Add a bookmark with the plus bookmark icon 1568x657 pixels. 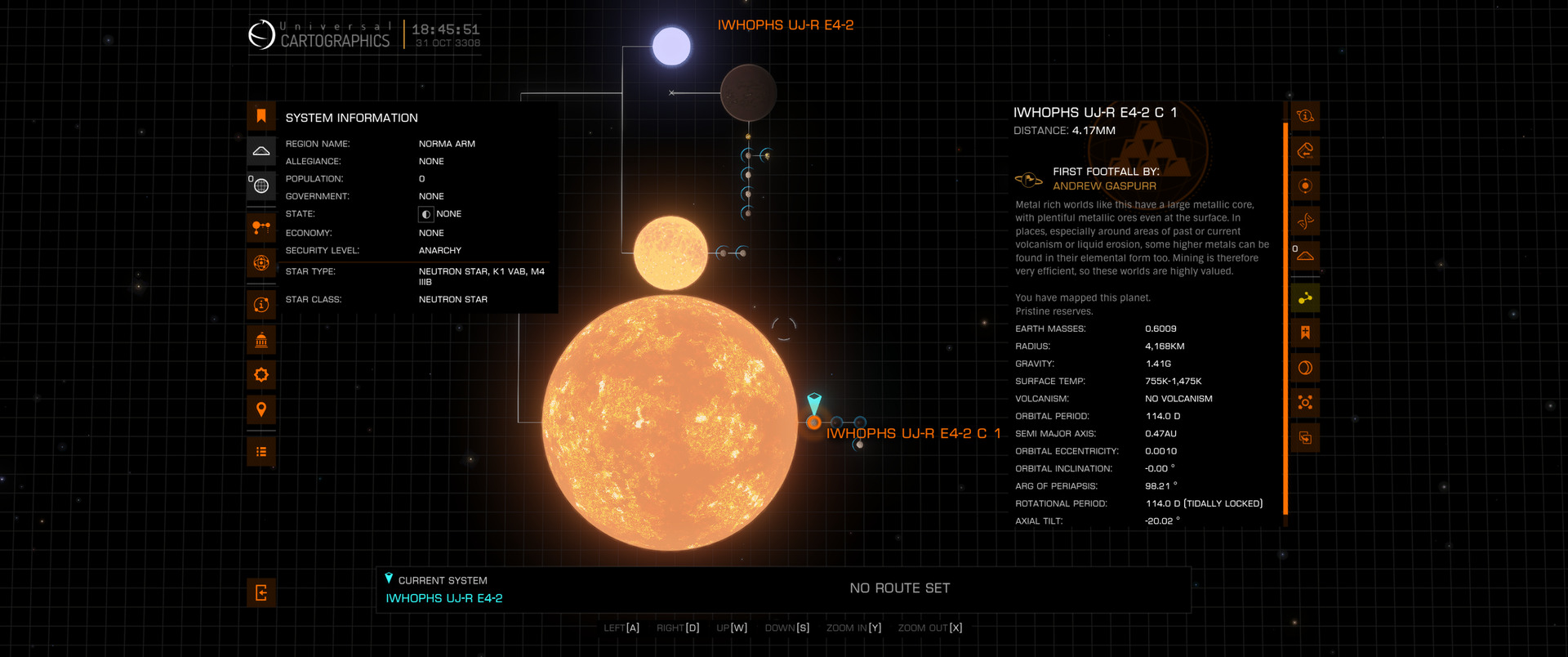point(1305,333)
